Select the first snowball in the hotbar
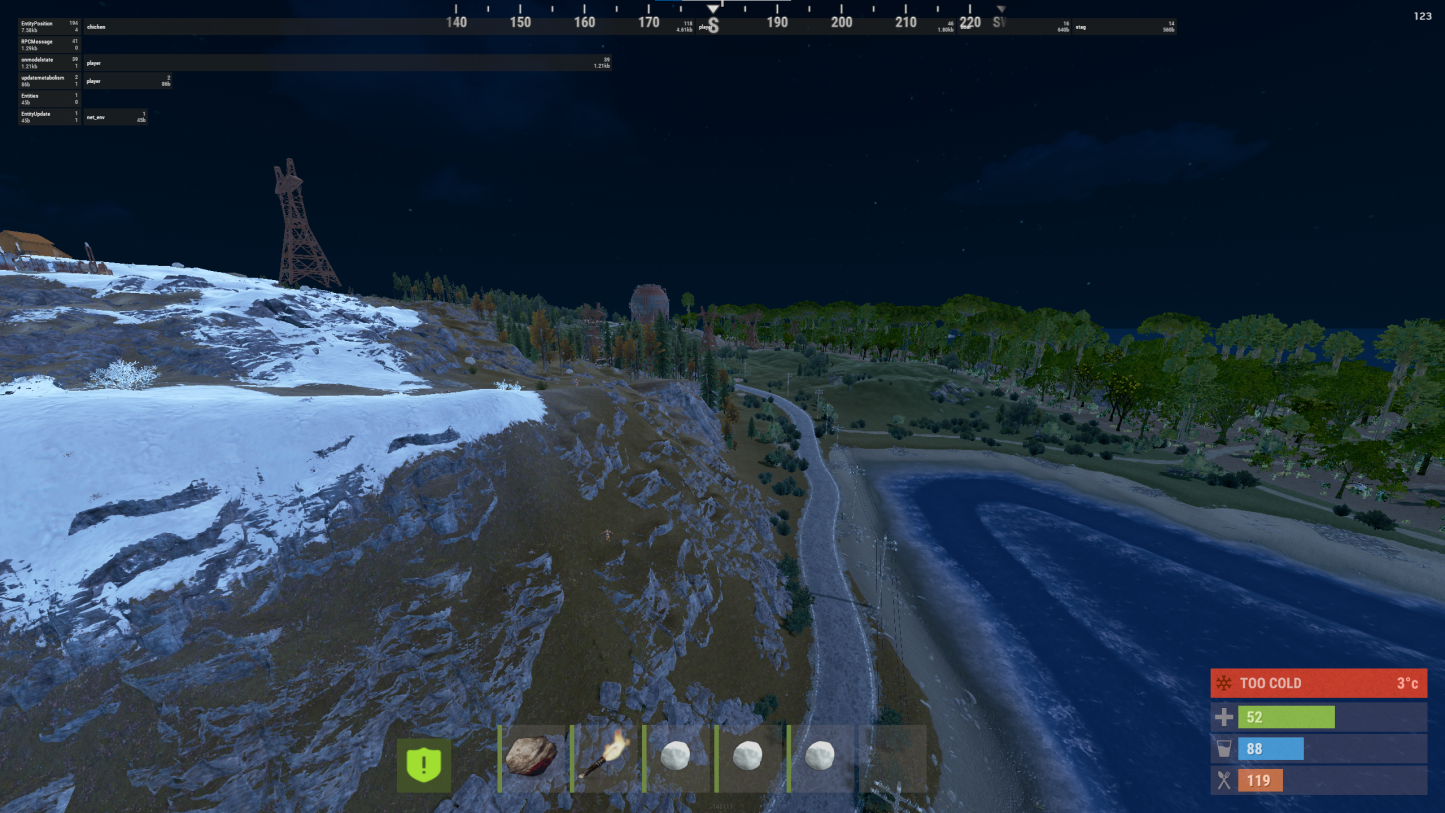Screen dimensions: 1445x813 click(x=677, y=758)
